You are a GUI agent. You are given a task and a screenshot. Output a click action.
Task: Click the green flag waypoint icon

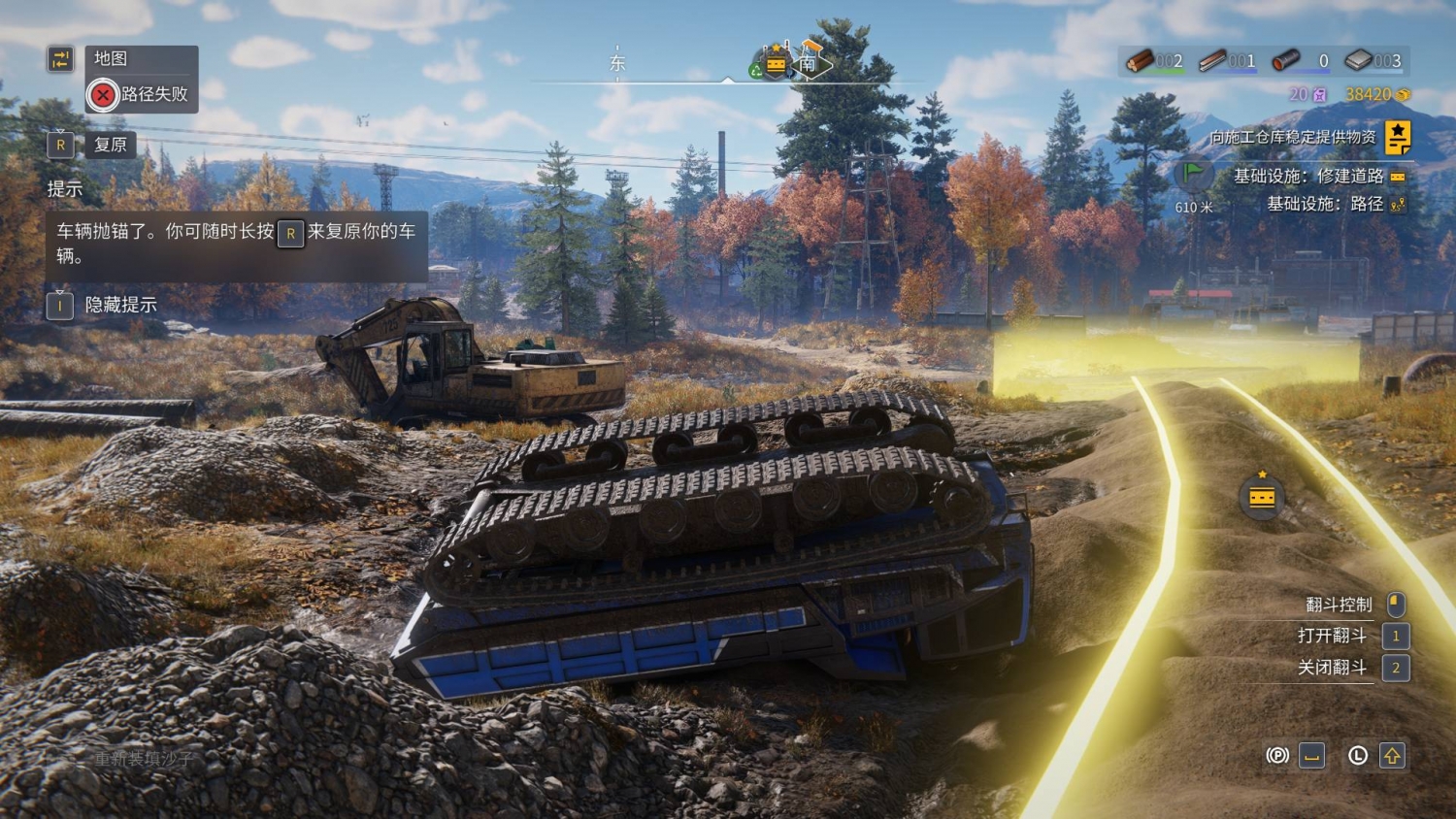tap(1193, 176)
